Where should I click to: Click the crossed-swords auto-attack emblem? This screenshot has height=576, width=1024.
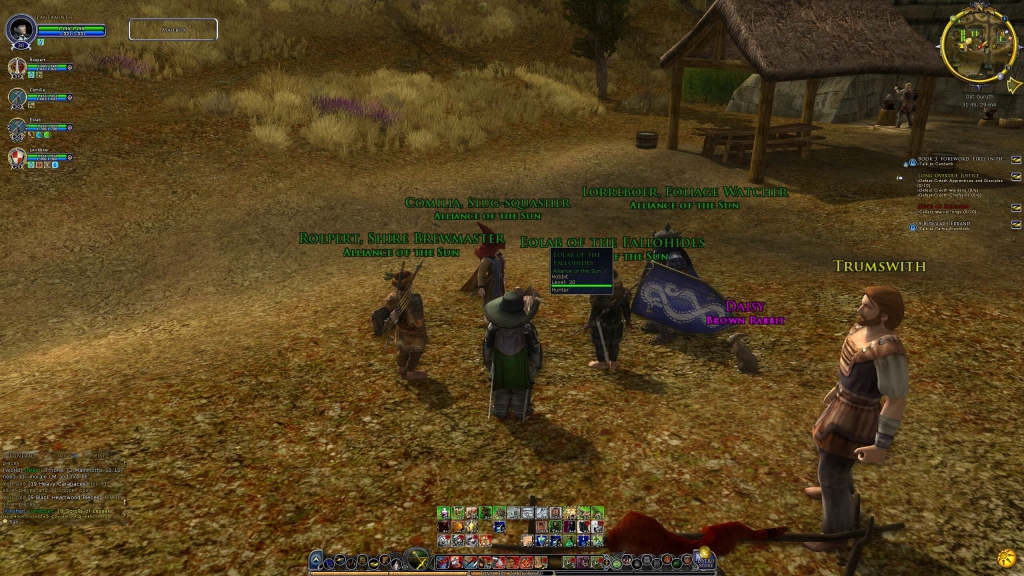click(x=418, y=560)
